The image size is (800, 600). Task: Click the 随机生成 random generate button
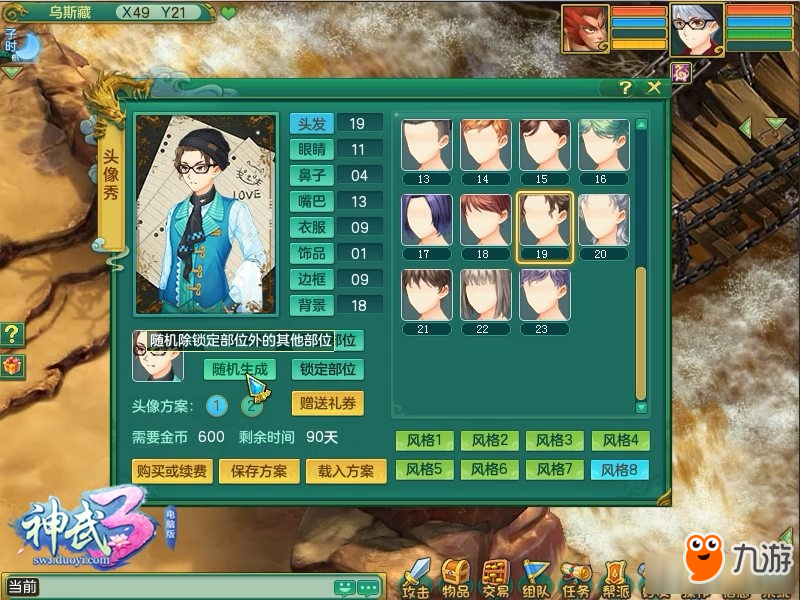(240, 369)
